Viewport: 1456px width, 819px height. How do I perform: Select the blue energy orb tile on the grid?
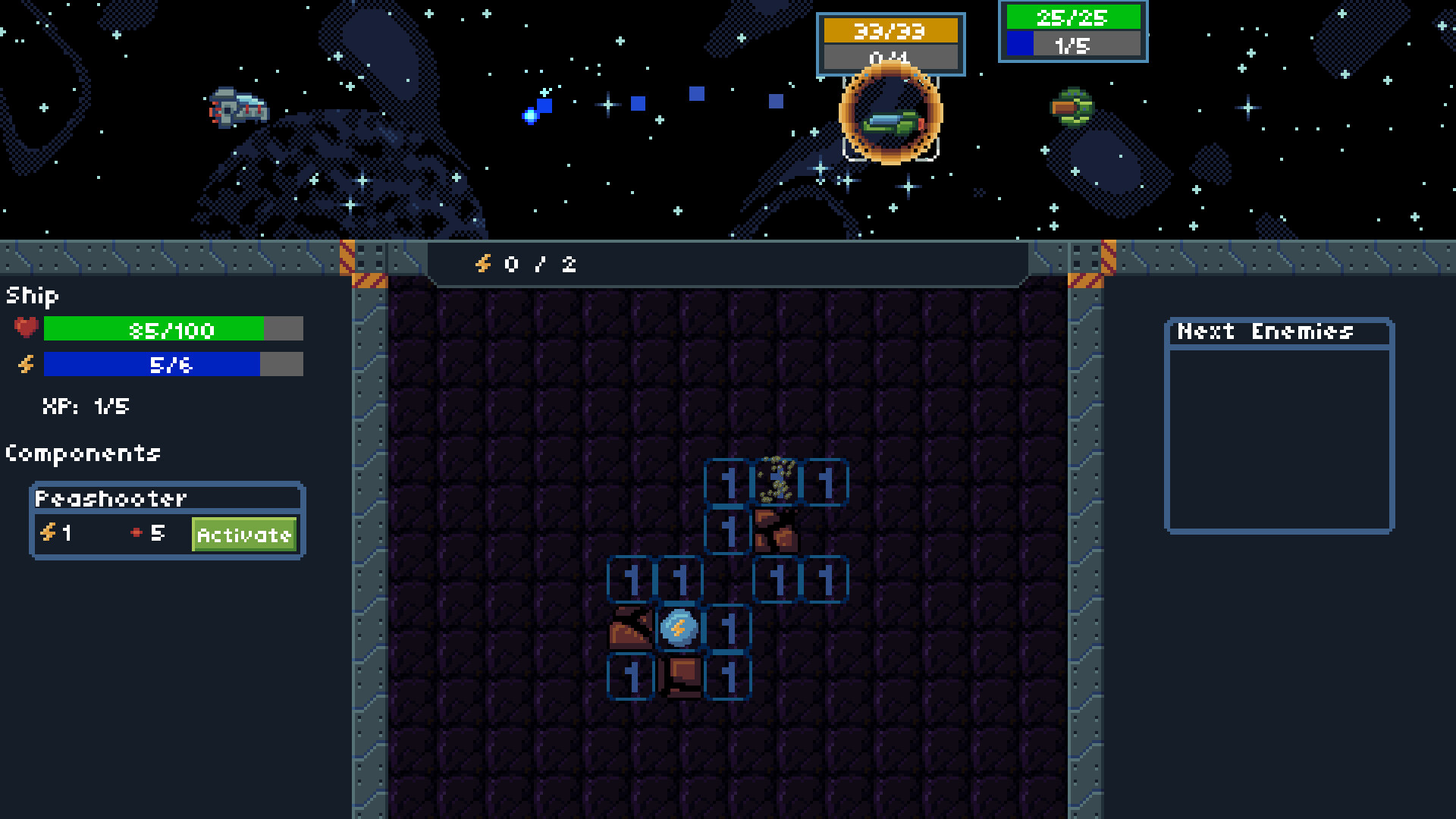pyautogui.click(x=678, y=627)
